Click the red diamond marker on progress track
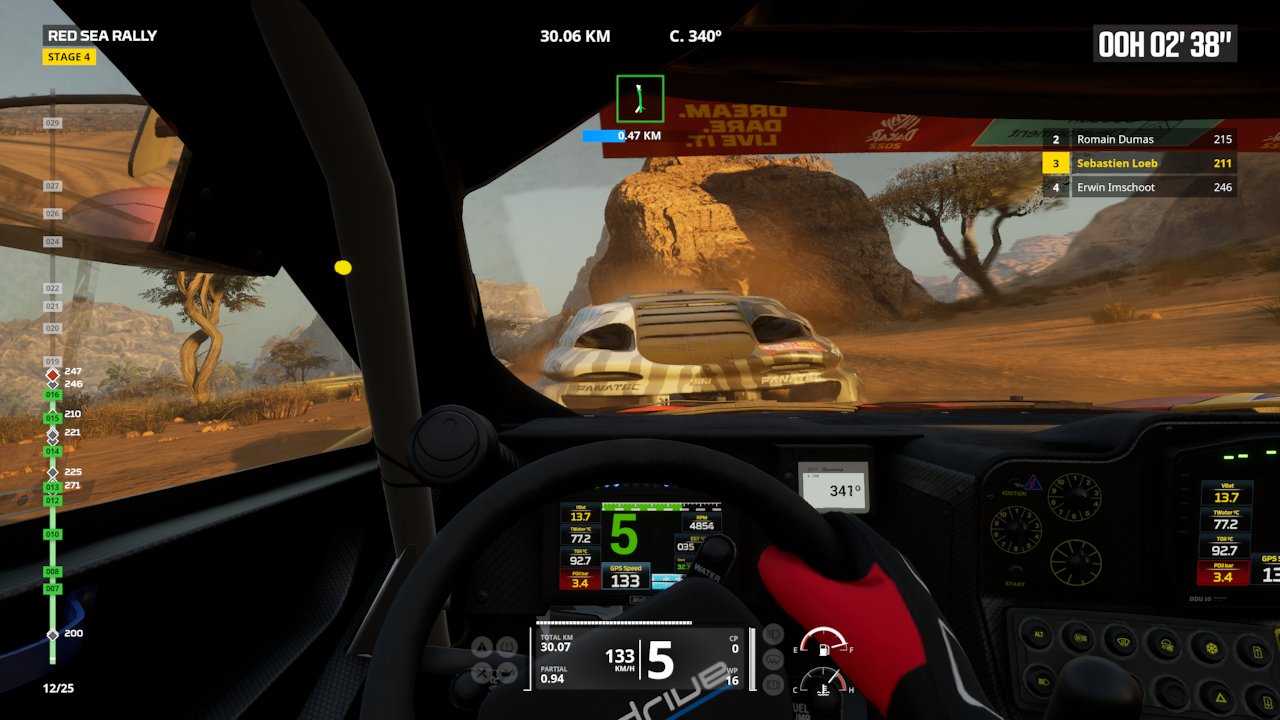Screen dimensions: 1280x720 pos(53,375)
